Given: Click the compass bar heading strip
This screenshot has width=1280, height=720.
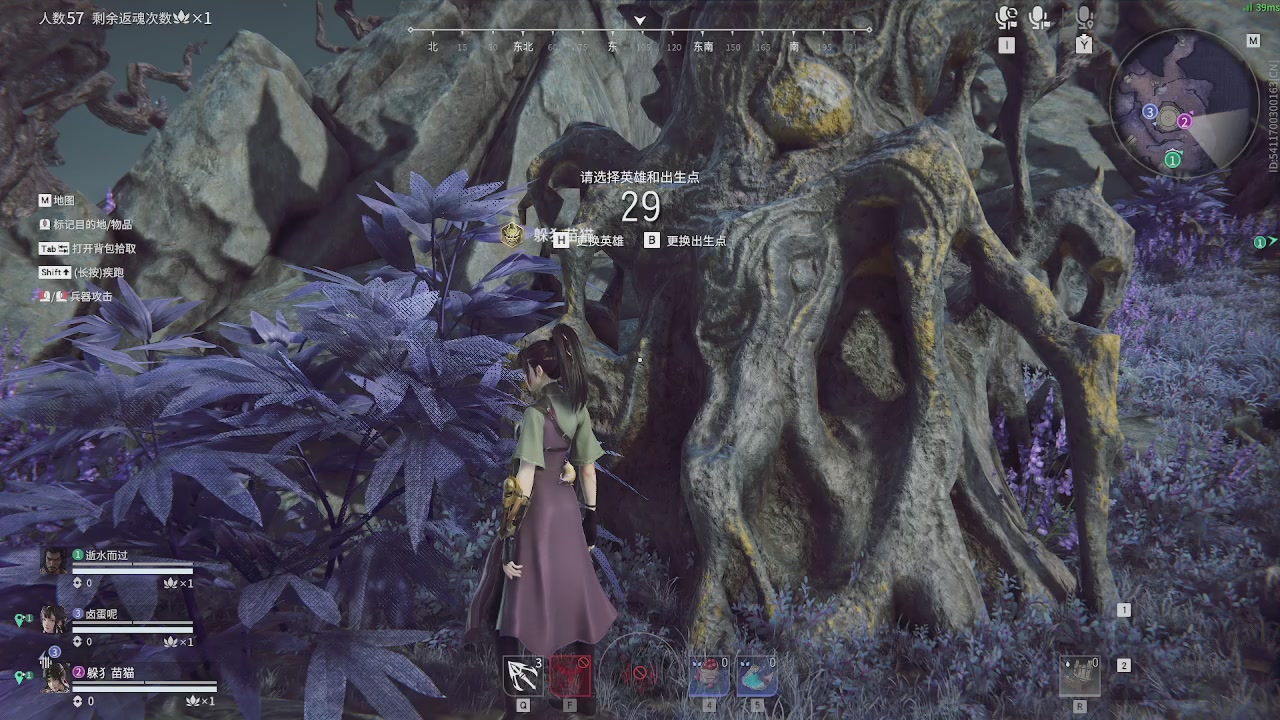Looking at the screenshot, I should pos(640,45).
